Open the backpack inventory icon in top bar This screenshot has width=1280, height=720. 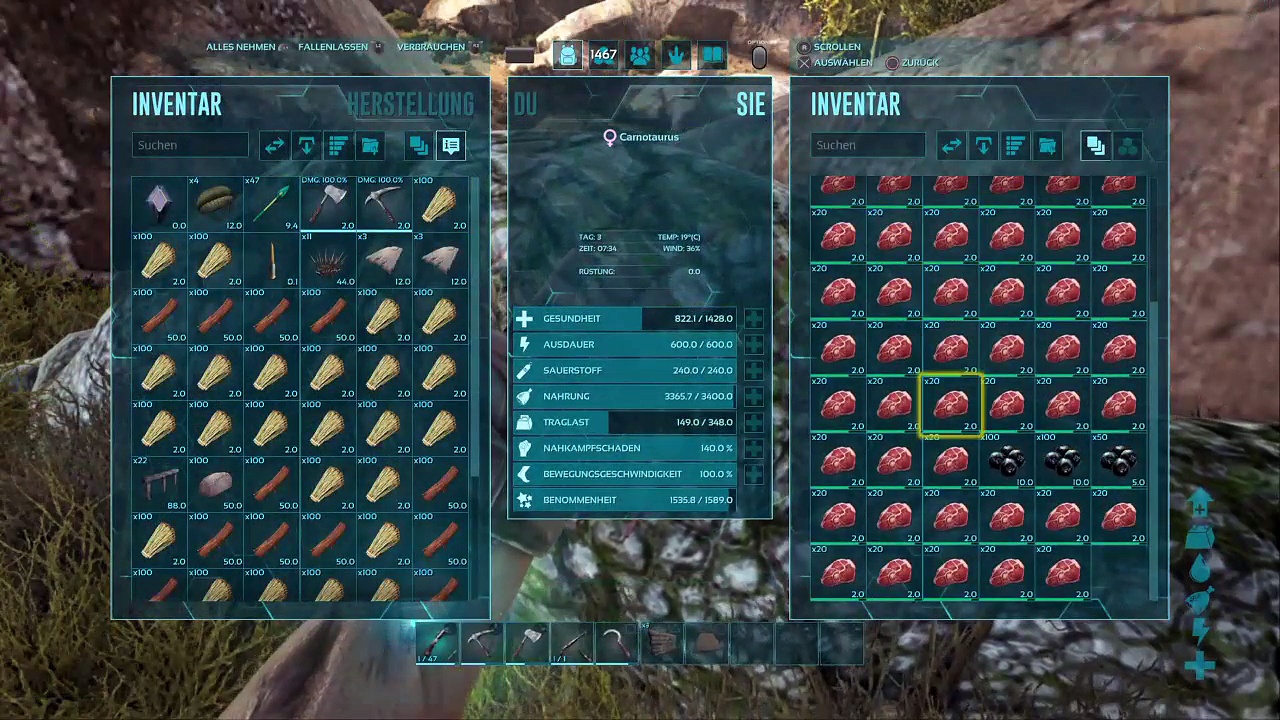(x=567, y=55)
